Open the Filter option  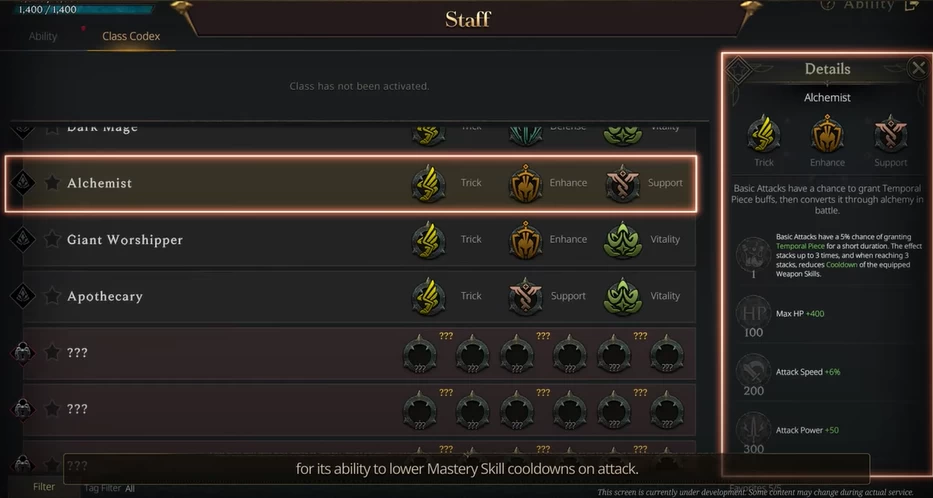[x=43, y=487]
